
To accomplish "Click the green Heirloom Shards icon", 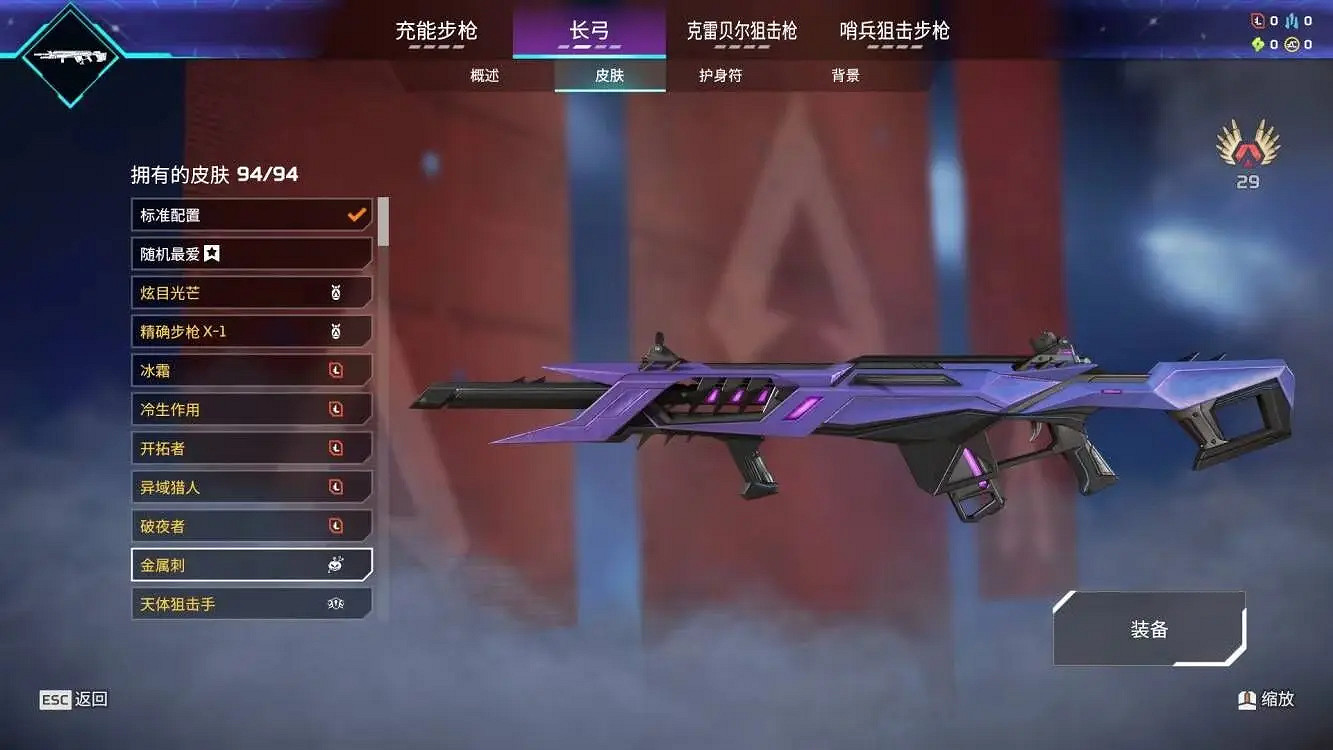I will click(x=1258, y=44).
